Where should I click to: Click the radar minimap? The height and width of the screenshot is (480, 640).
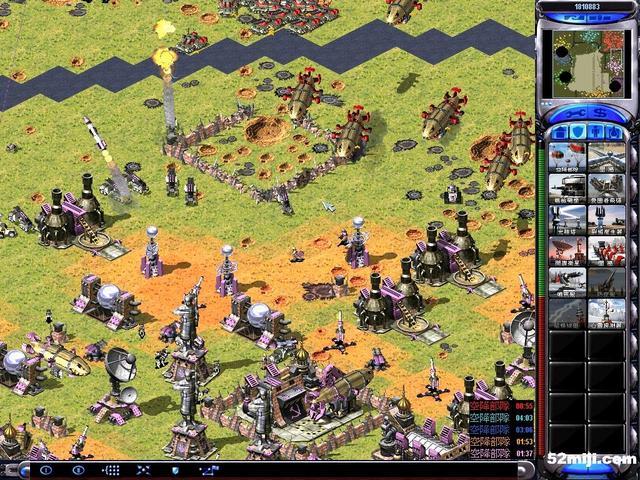(588, 63)
